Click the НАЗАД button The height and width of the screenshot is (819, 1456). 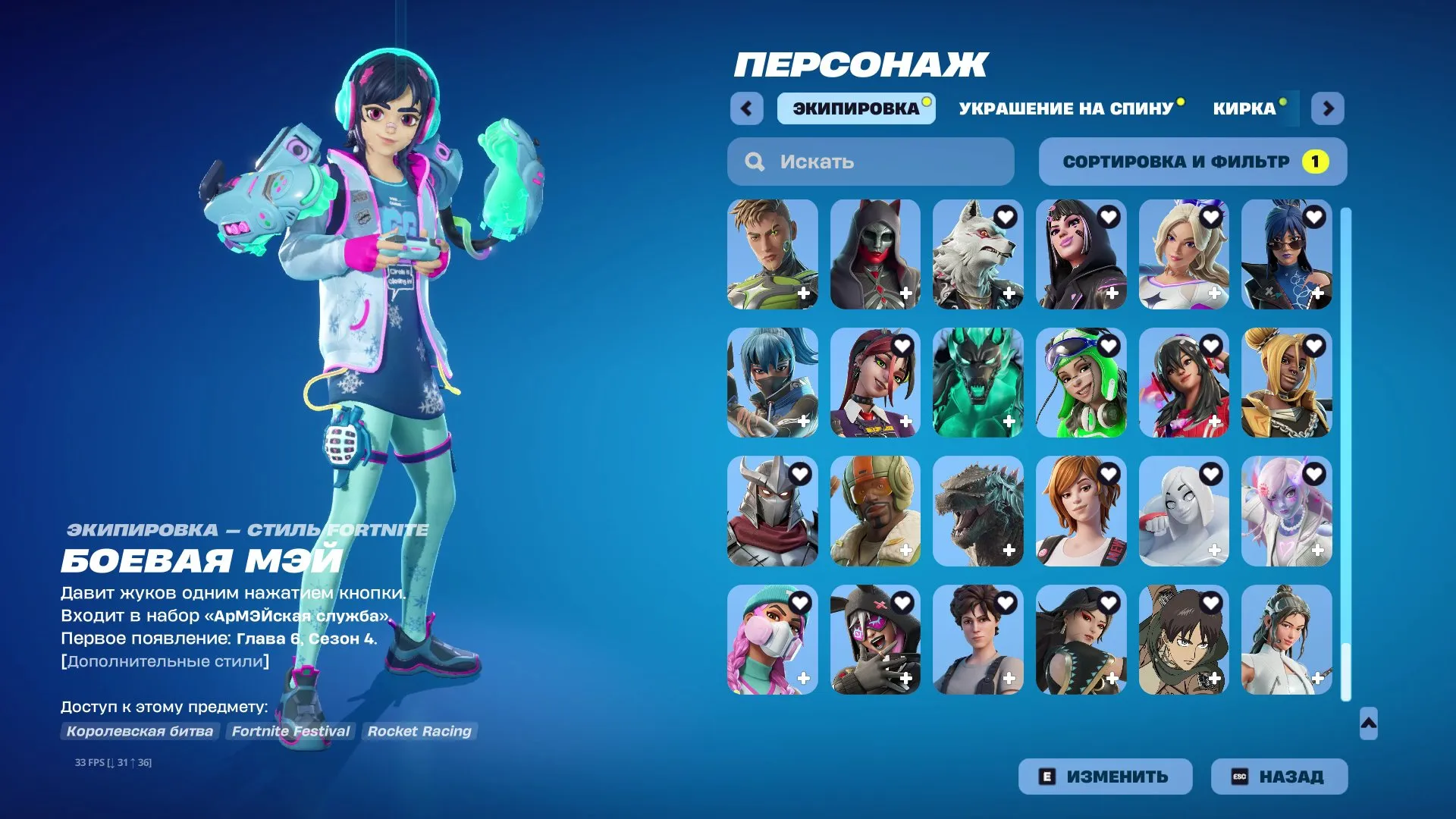coord(1279,776)
